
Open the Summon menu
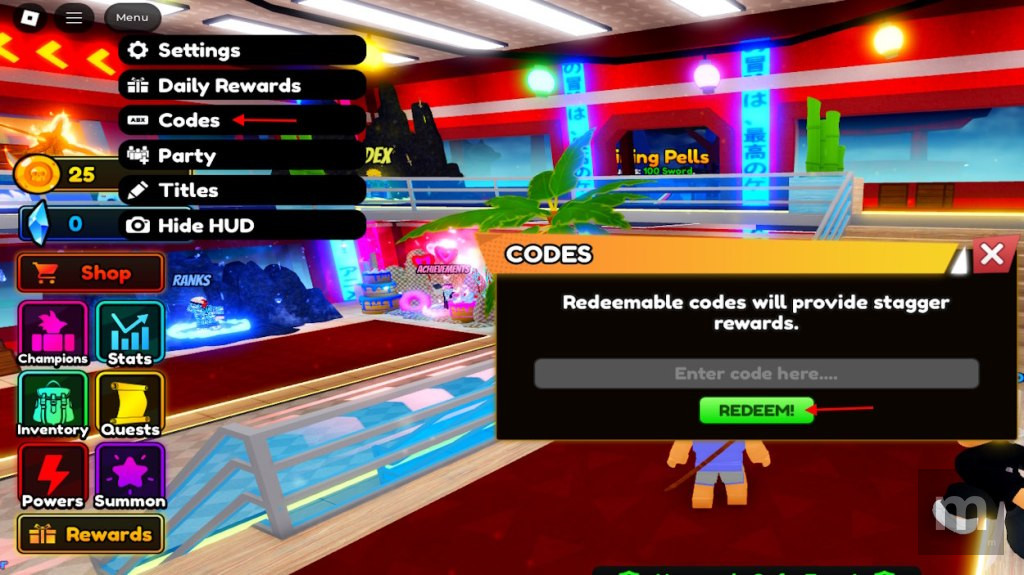tap(130, 476)
